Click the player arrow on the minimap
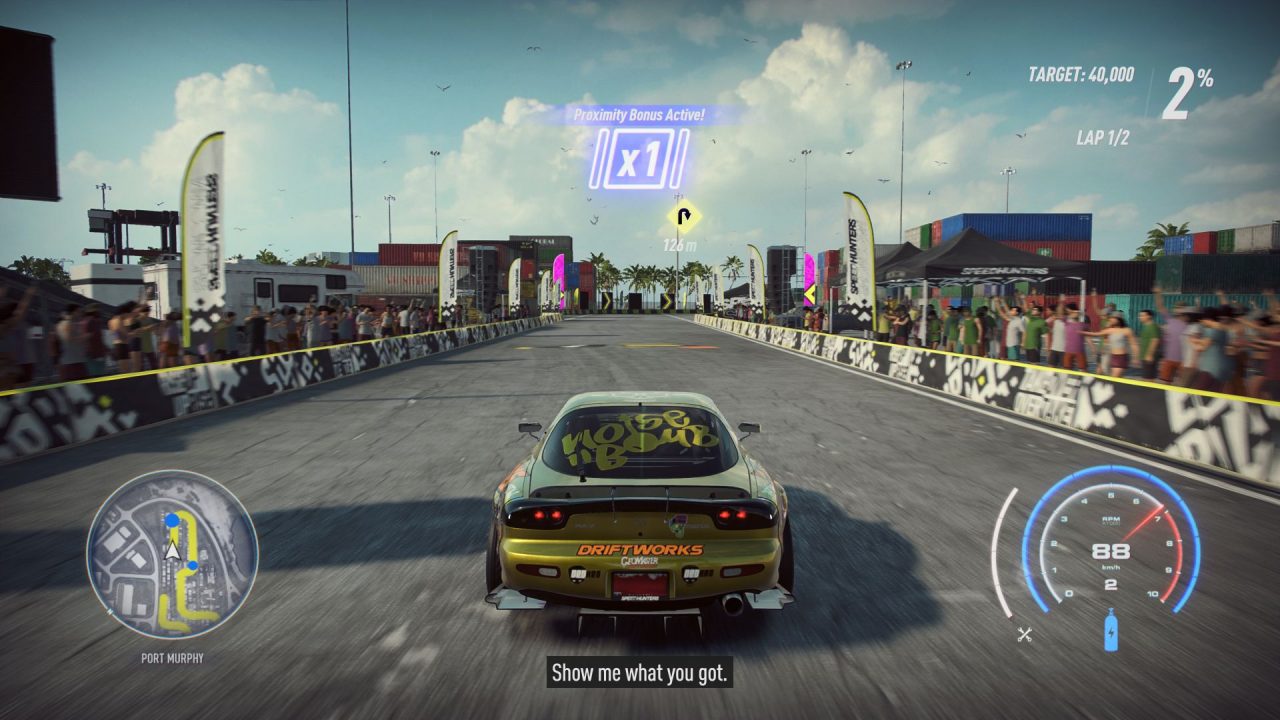The height and width of the screenshot is (720, 1280). tap(173, 549)
